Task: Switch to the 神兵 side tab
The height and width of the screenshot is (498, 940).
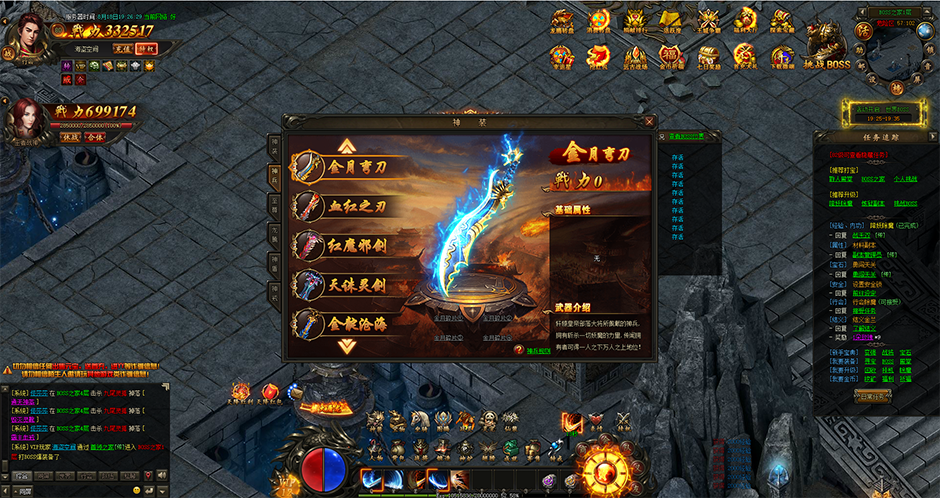Action: click(x=275, y=176)
